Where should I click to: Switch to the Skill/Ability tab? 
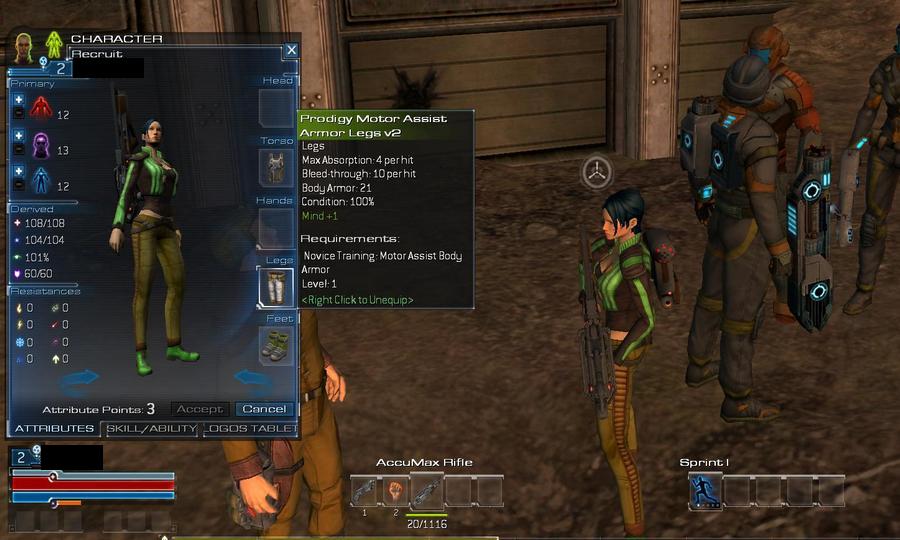pos(150,429)
